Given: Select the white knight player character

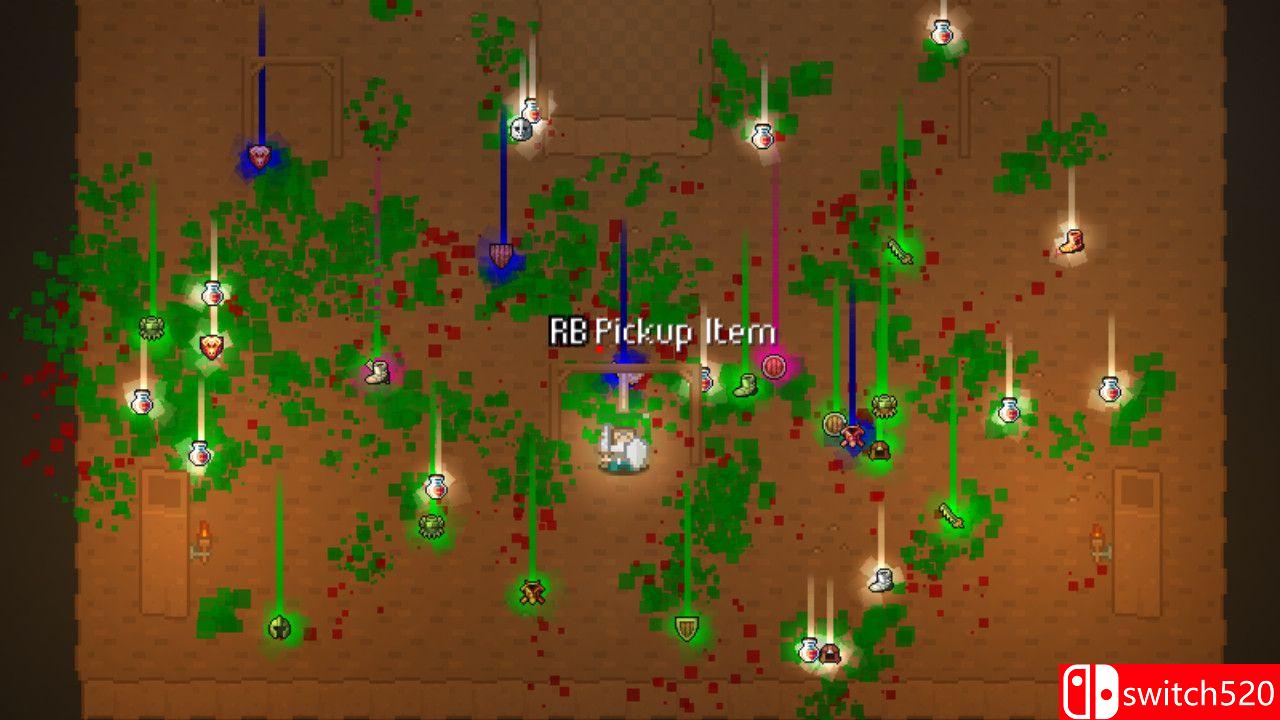Looking at the screenshot, I should point(622,450).
